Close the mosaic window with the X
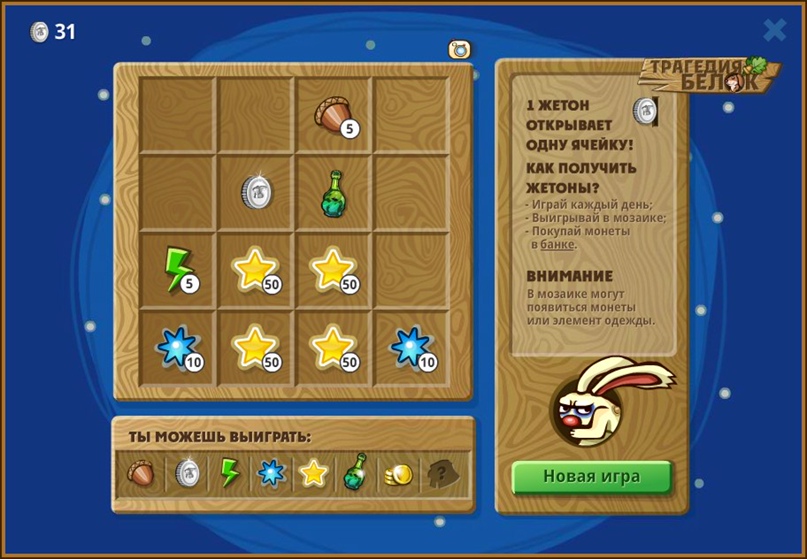The height and width of the screenshot is (559, 807). point(775,30)
